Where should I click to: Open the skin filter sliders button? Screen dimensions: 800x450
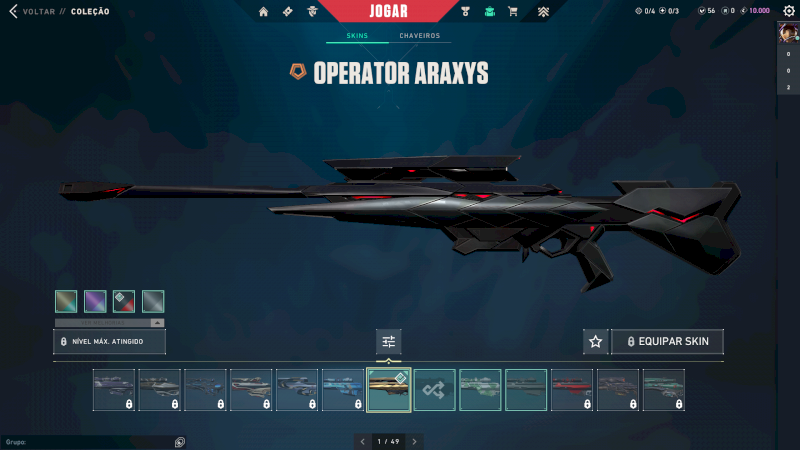tap(389, 342)
